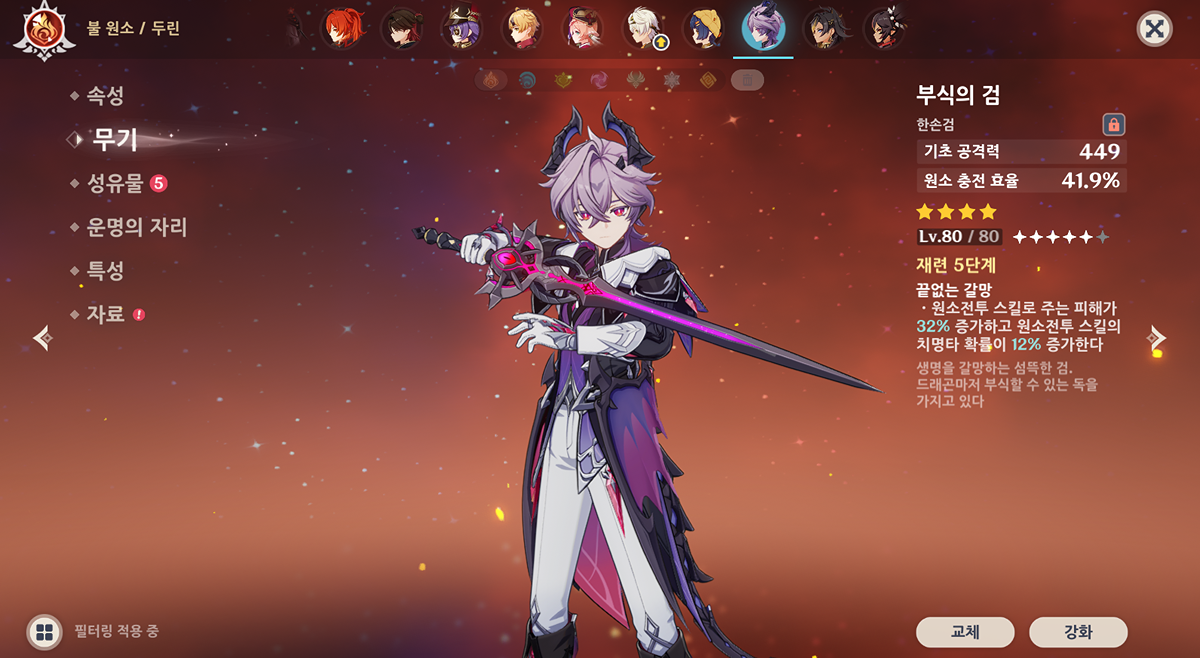The height and width of the screenshot is (658, 1200).
Task: Select the 무기 weapon menu entry
Action: pos(114,140)
